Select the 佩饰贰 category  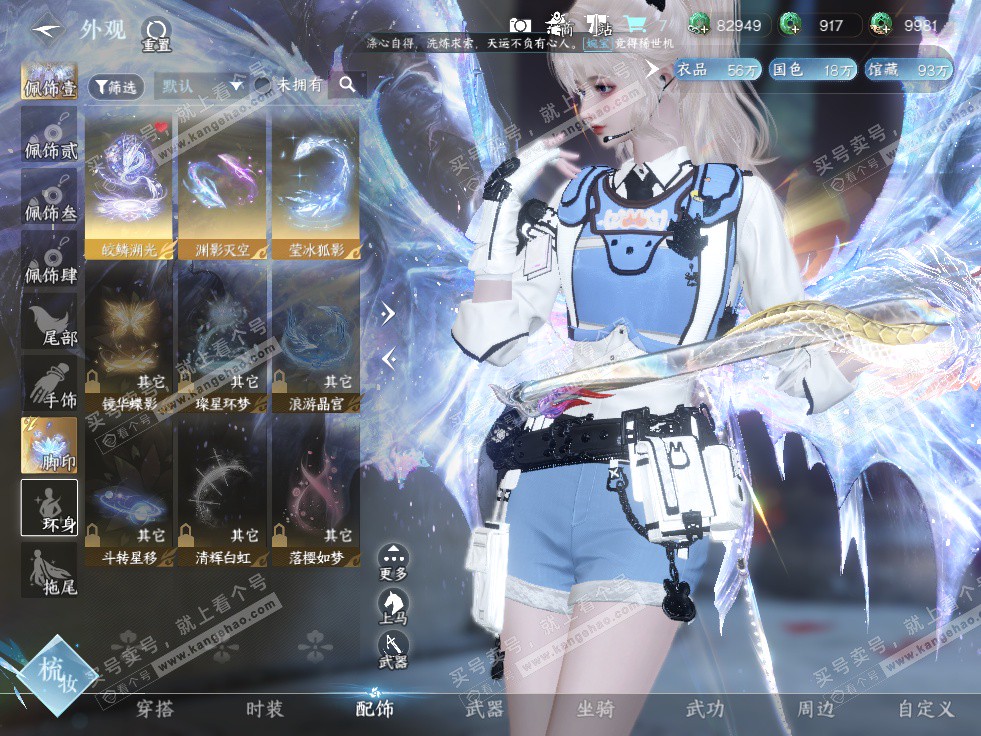click(50, 137)
